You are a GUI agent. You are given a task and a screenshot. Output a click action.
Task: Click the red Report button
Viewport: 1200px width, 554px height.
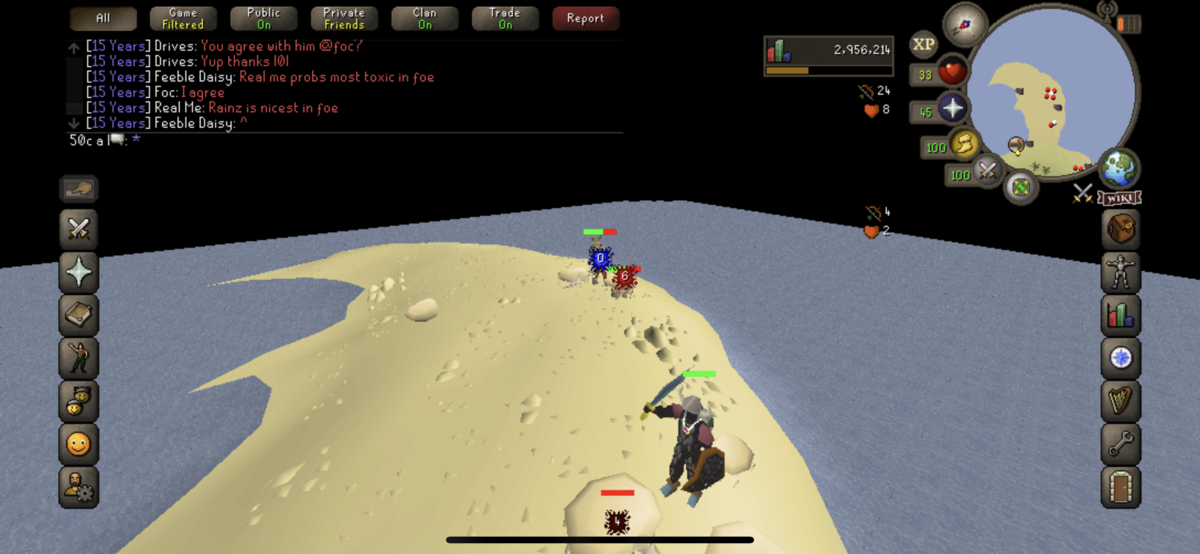(585, 19)
